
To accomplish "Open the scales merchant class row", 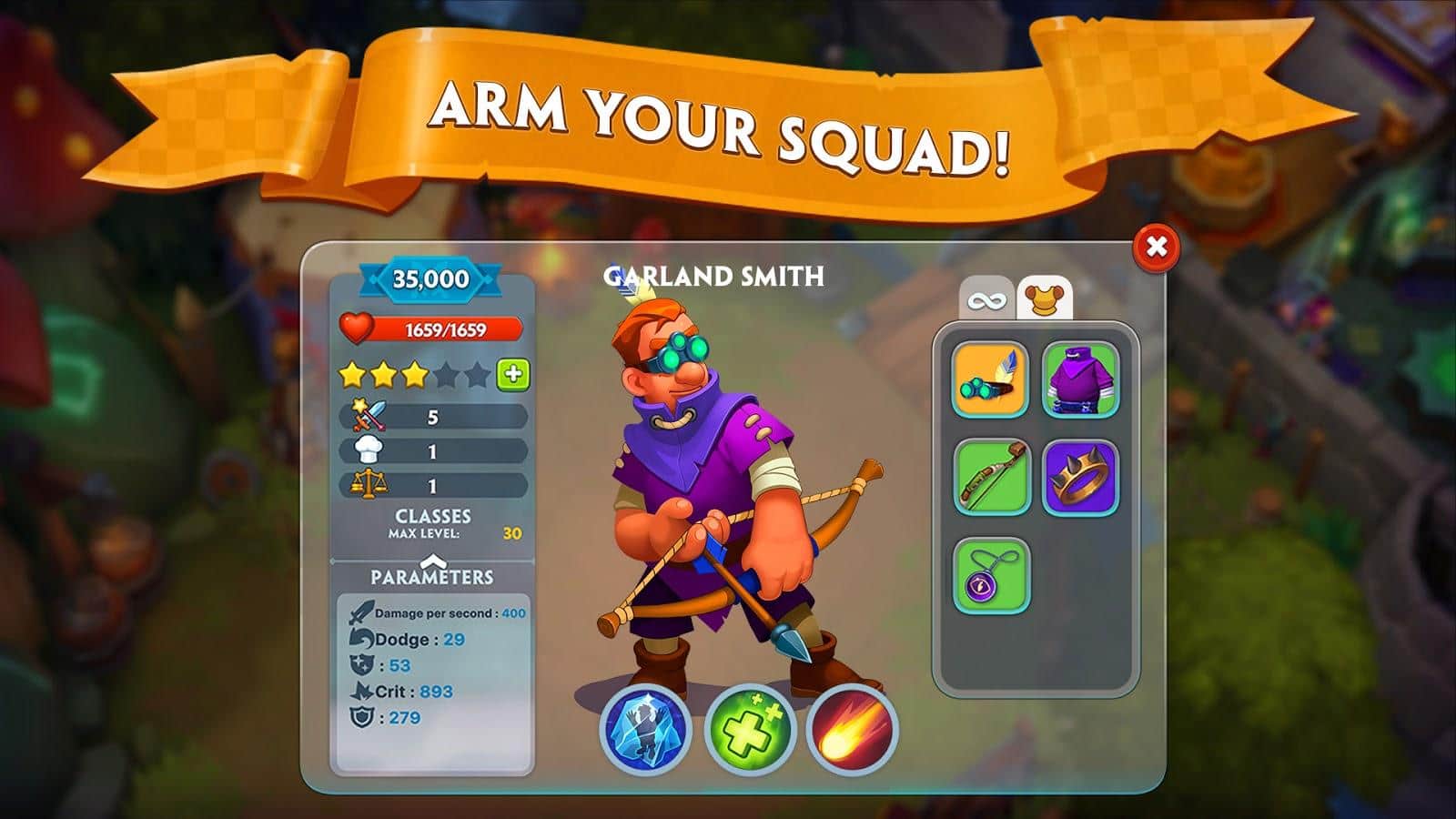I will [x=433, y=486].
